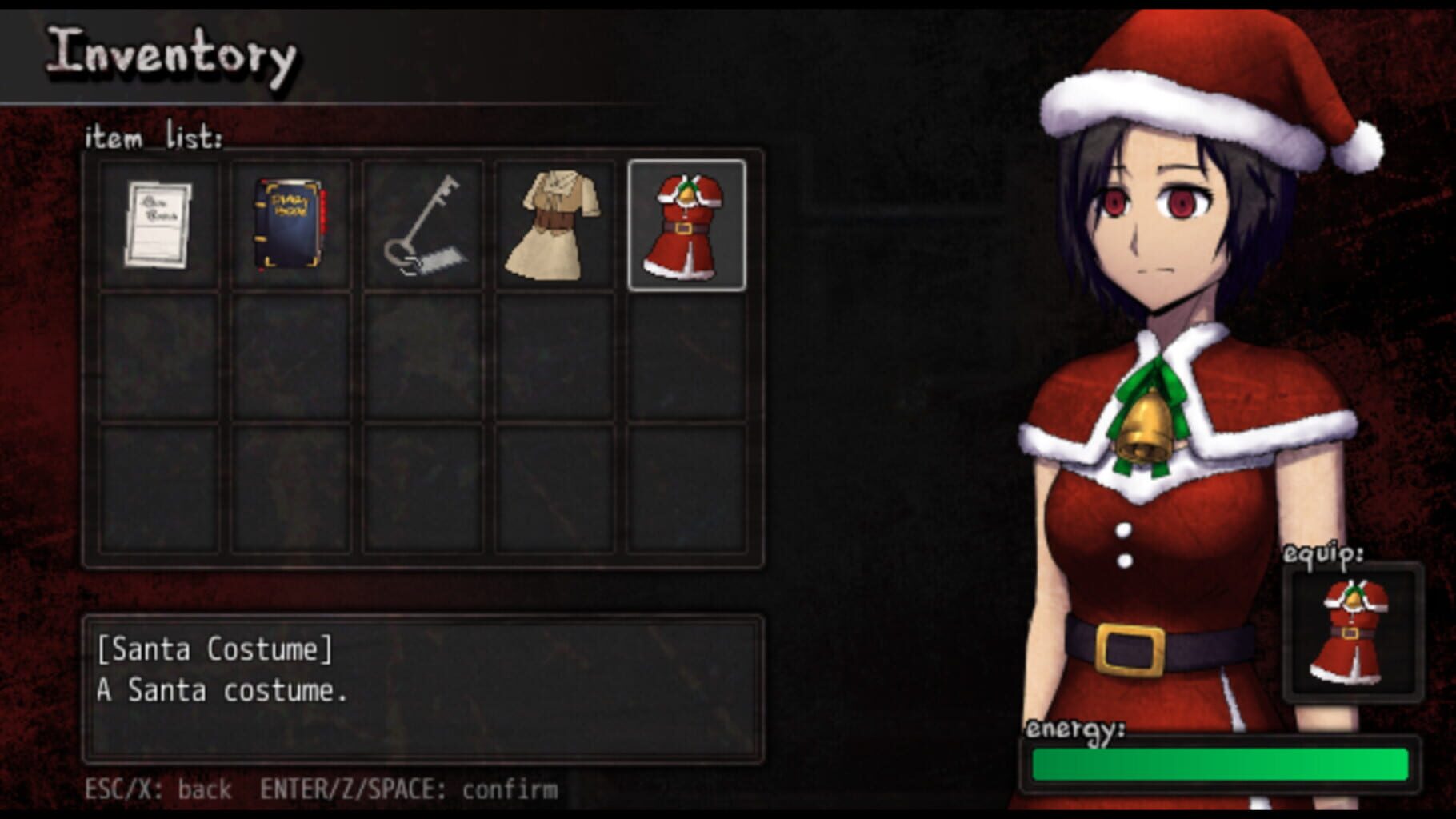
Task: Select the note item in inventory
Action: click(162, 224)
